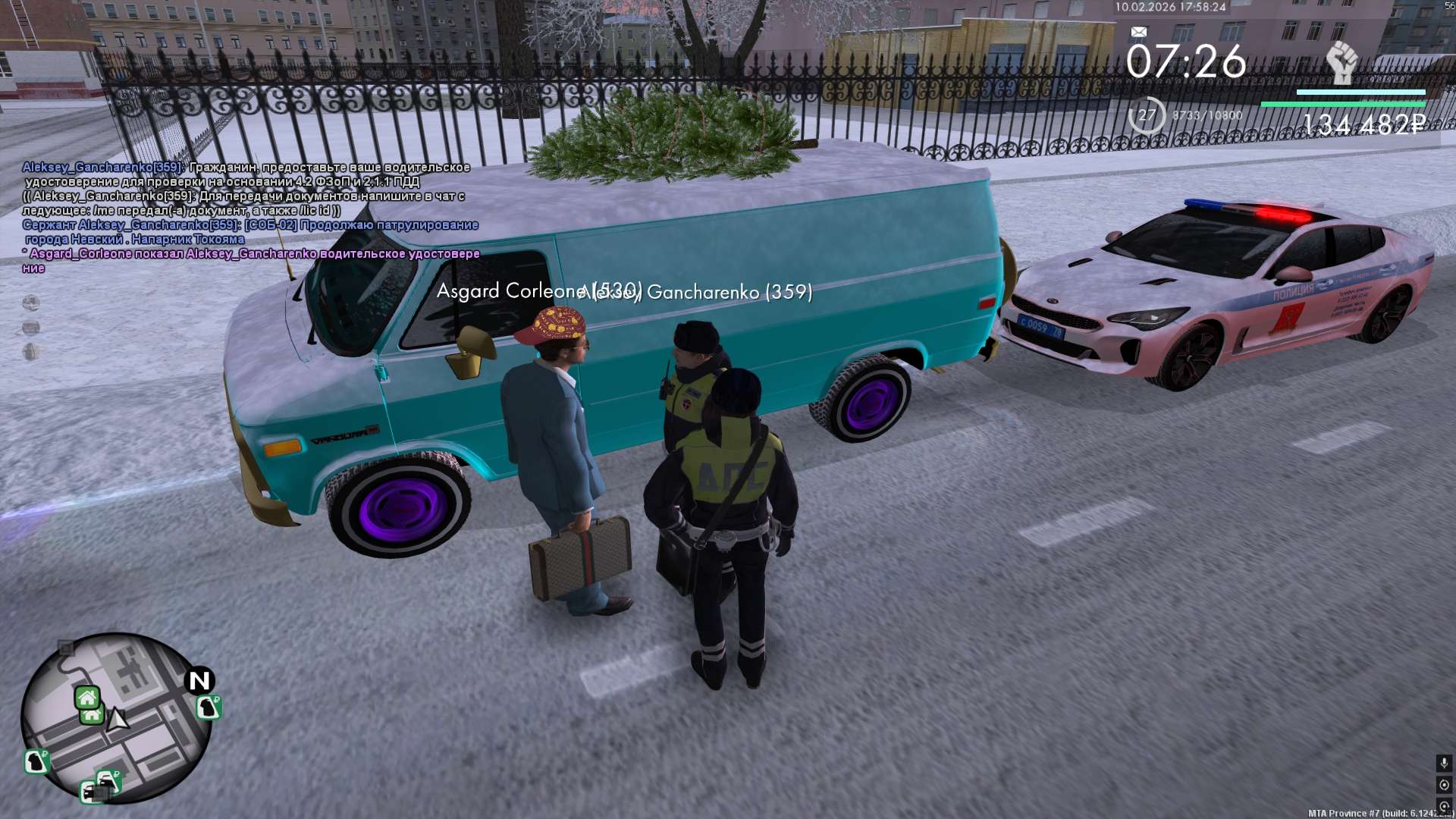Image resolution: width=1456 pixels, height=819 pixels.
Task: Select the raised fist weapon icon
Action: [1341, 63]
